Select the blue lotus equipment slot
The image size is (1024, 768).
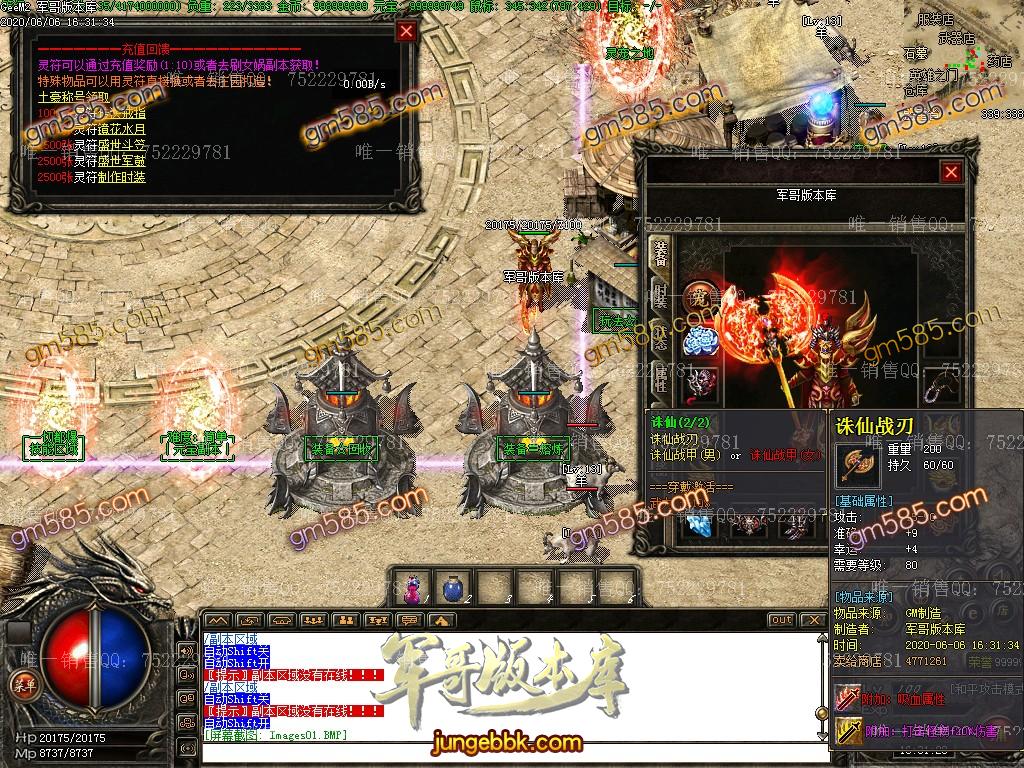[702, 342]
